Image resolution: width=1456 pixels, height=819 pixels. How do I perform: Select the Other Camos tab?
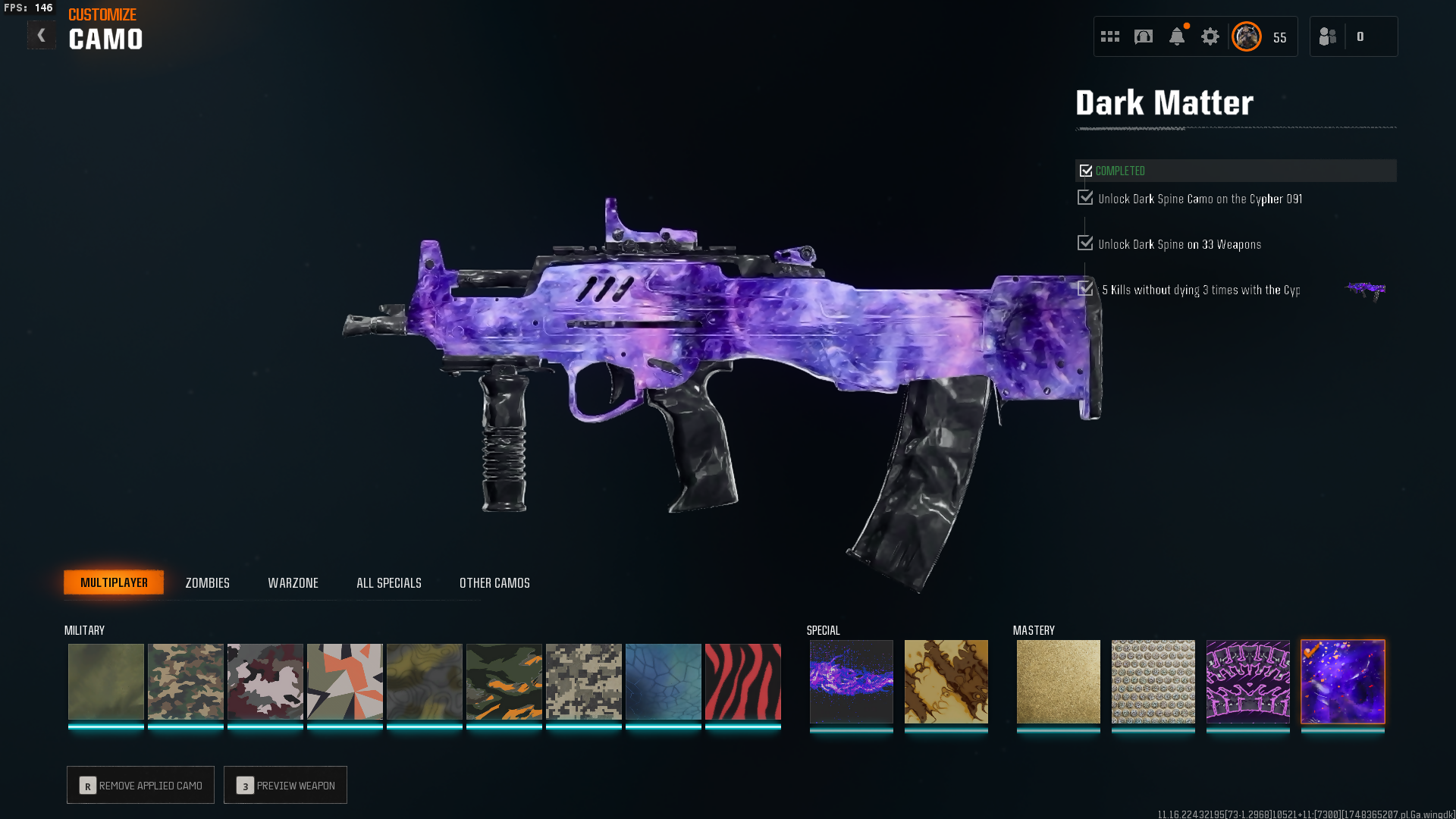point(494,582)
